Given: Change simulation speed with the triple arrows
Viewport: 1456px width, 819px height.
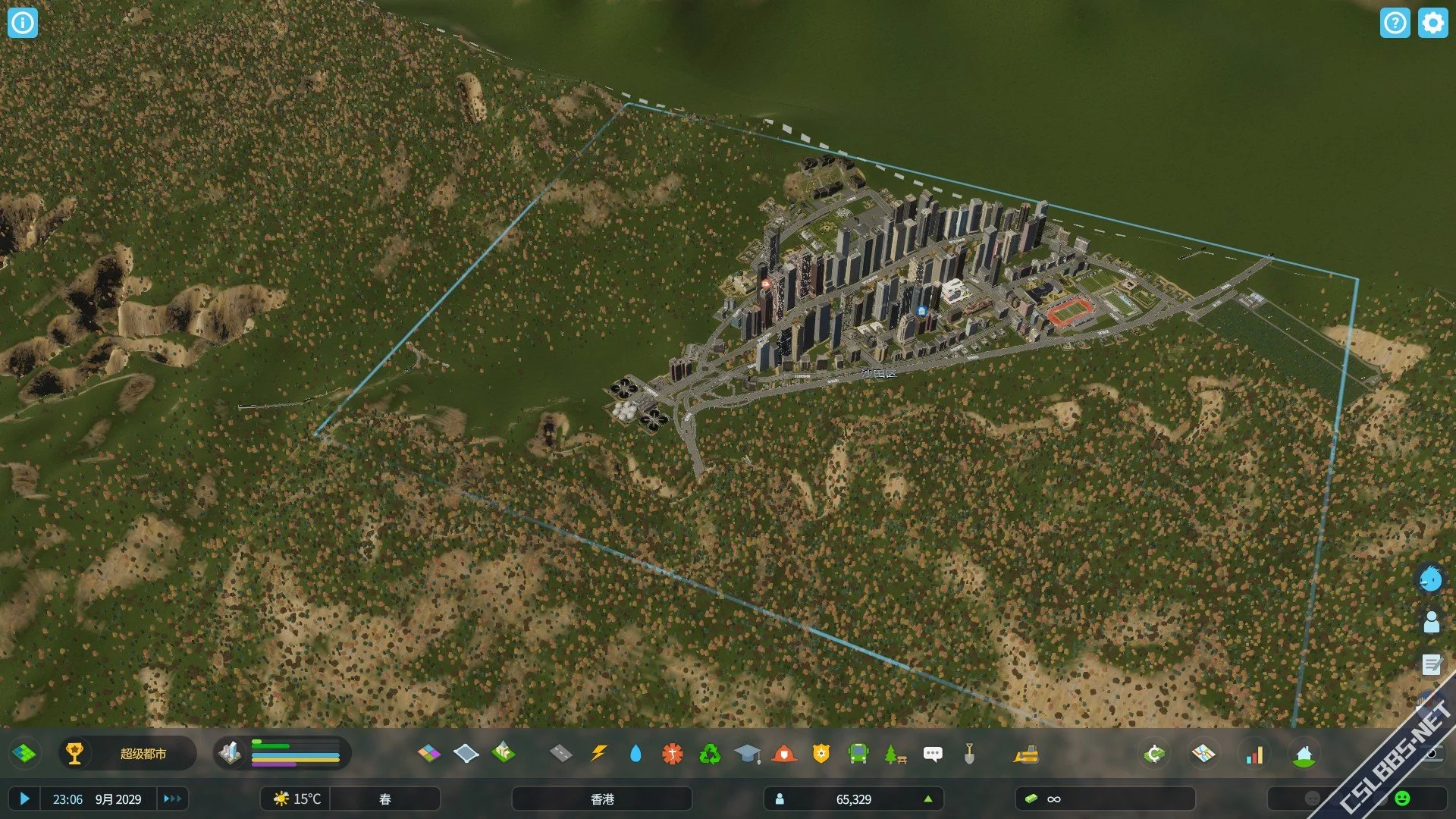Looking at the screenshot, I should (172, 799).
